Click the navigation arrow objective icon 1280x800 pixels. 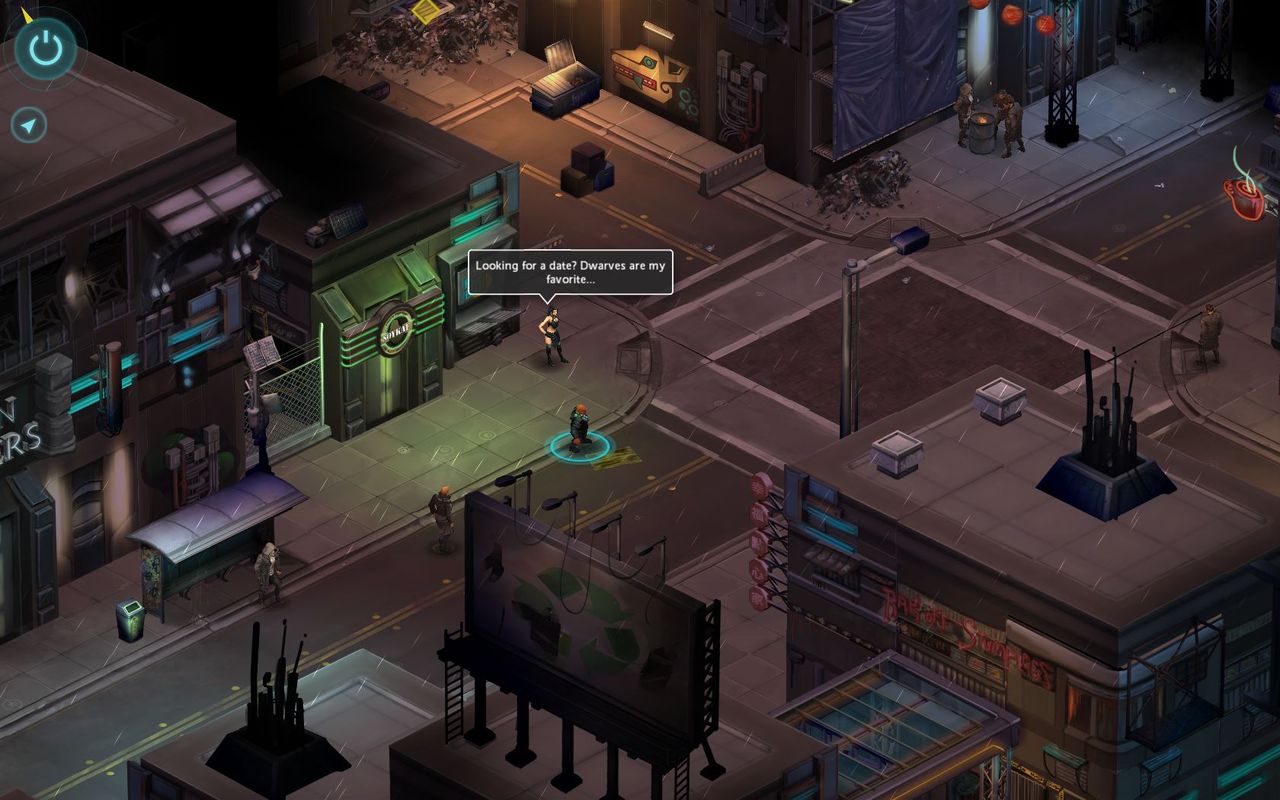[30, 125]
